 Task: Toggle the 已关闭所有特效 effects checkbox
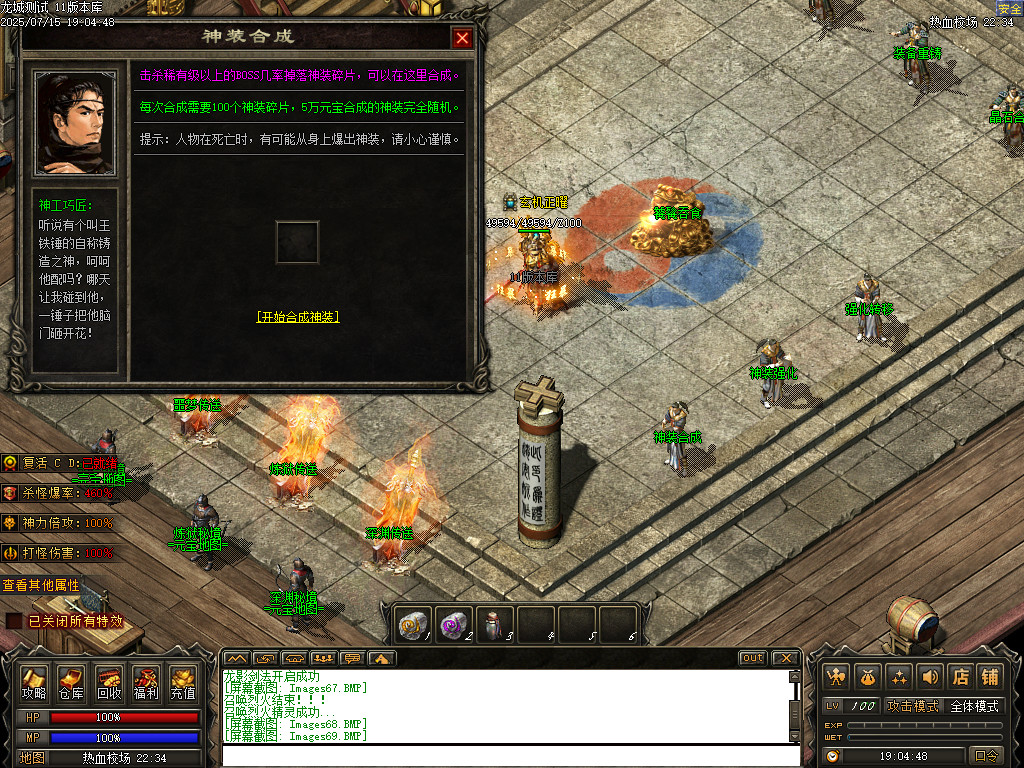tap(14, 621)
